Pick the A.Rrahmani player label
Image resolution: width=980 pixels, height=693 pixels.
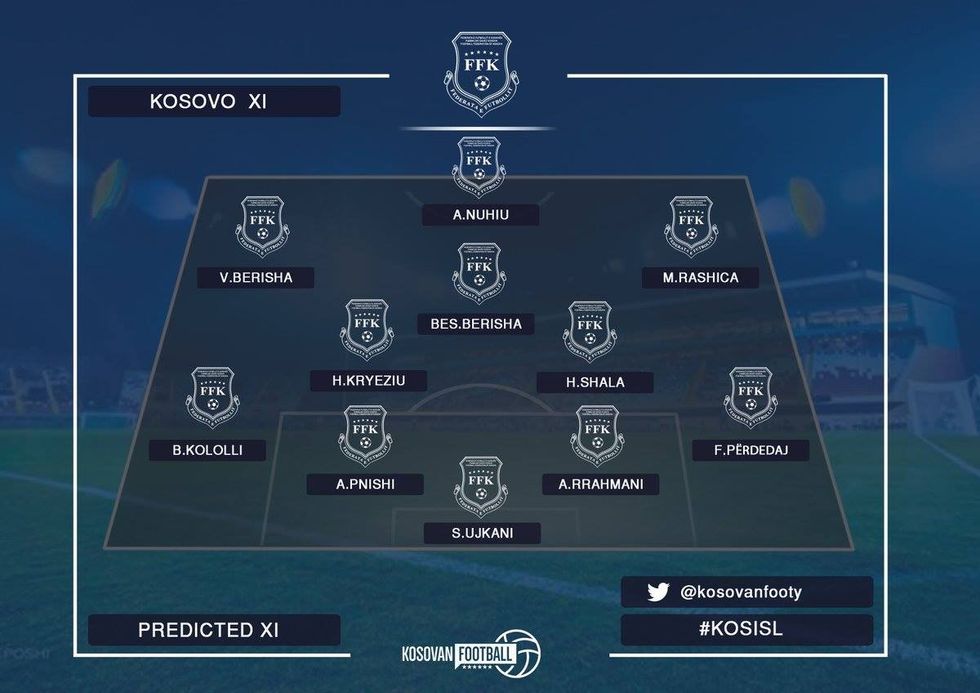pos(600,485)
